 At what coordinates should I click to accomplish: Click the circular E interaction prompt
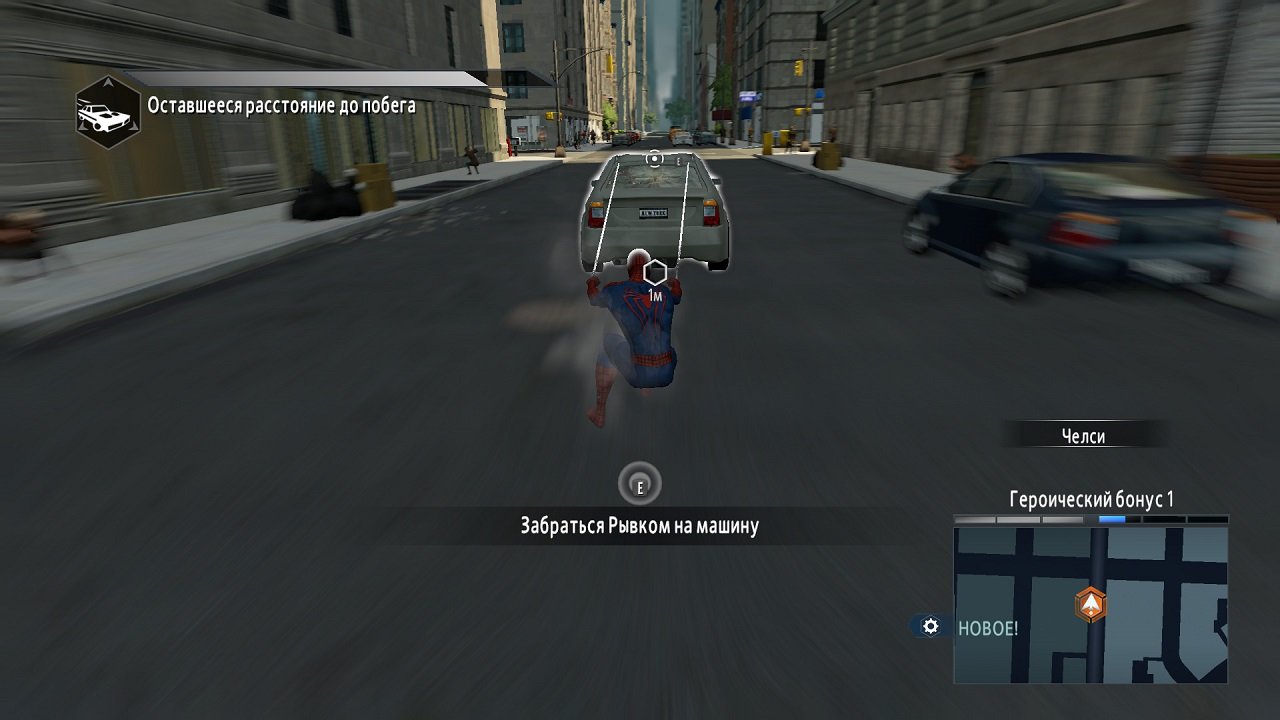[641, 483]
